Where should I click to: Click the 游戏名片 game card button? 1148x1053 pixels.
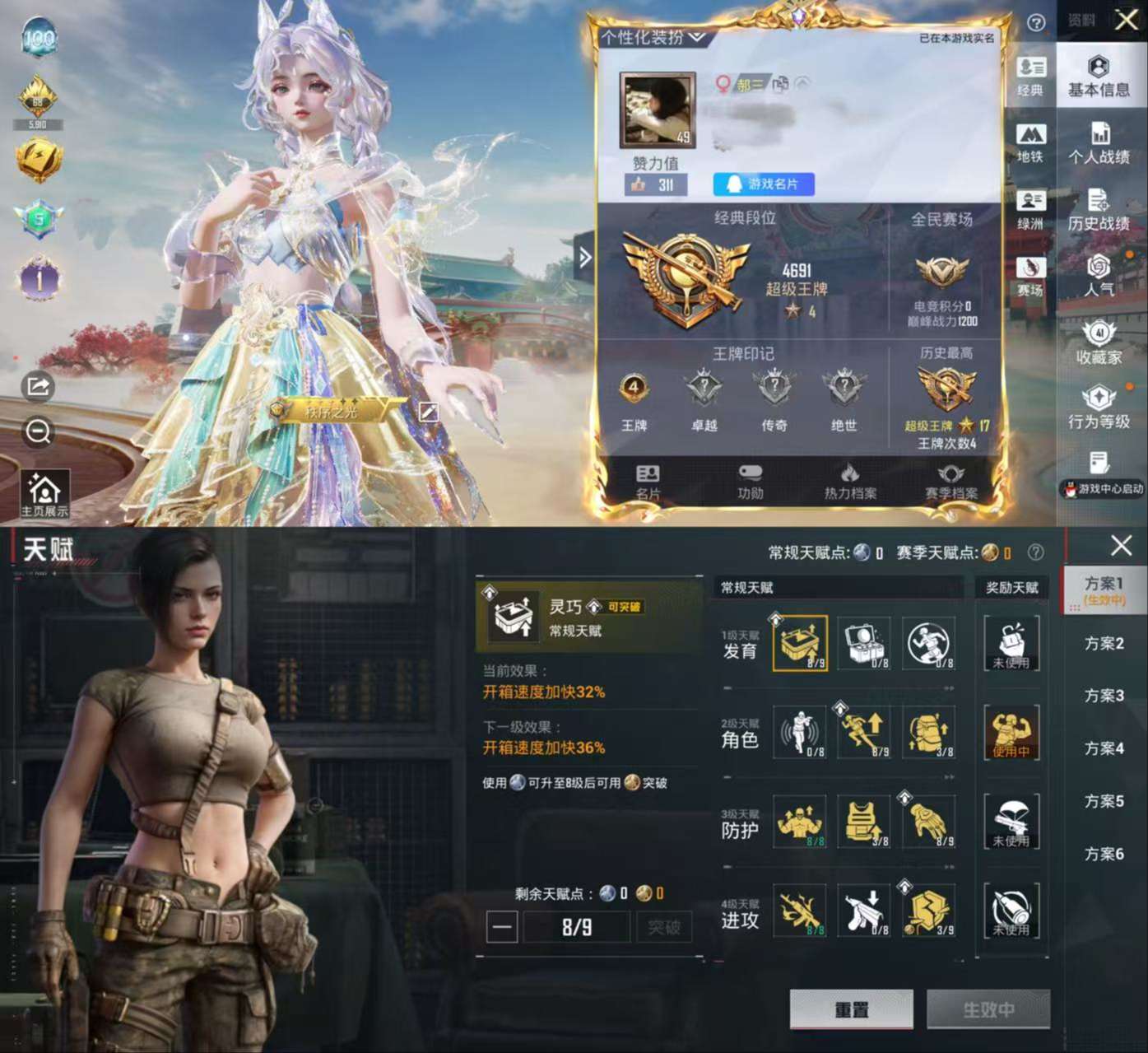[x=765, y=184]
